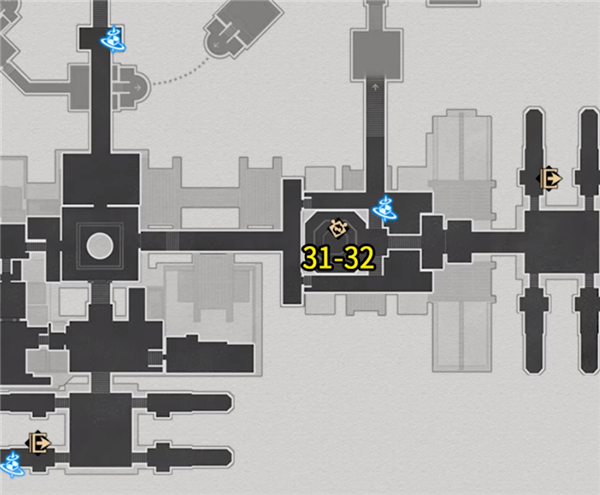Select the Space Anchor at the map's southwest corner

pos(12,463)
